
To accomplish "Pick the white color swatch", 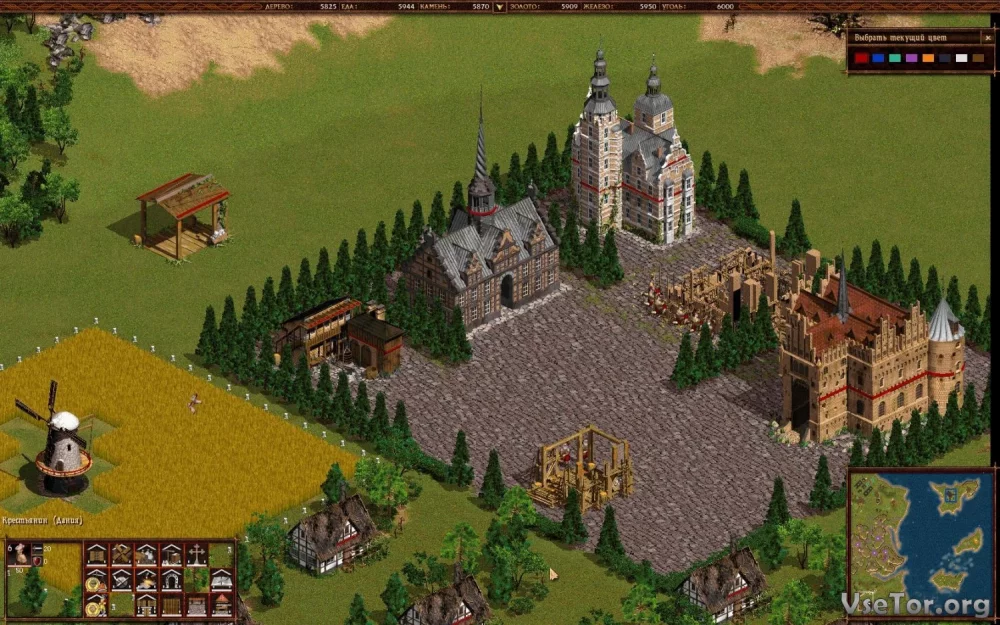I will [x=961, y=58].
